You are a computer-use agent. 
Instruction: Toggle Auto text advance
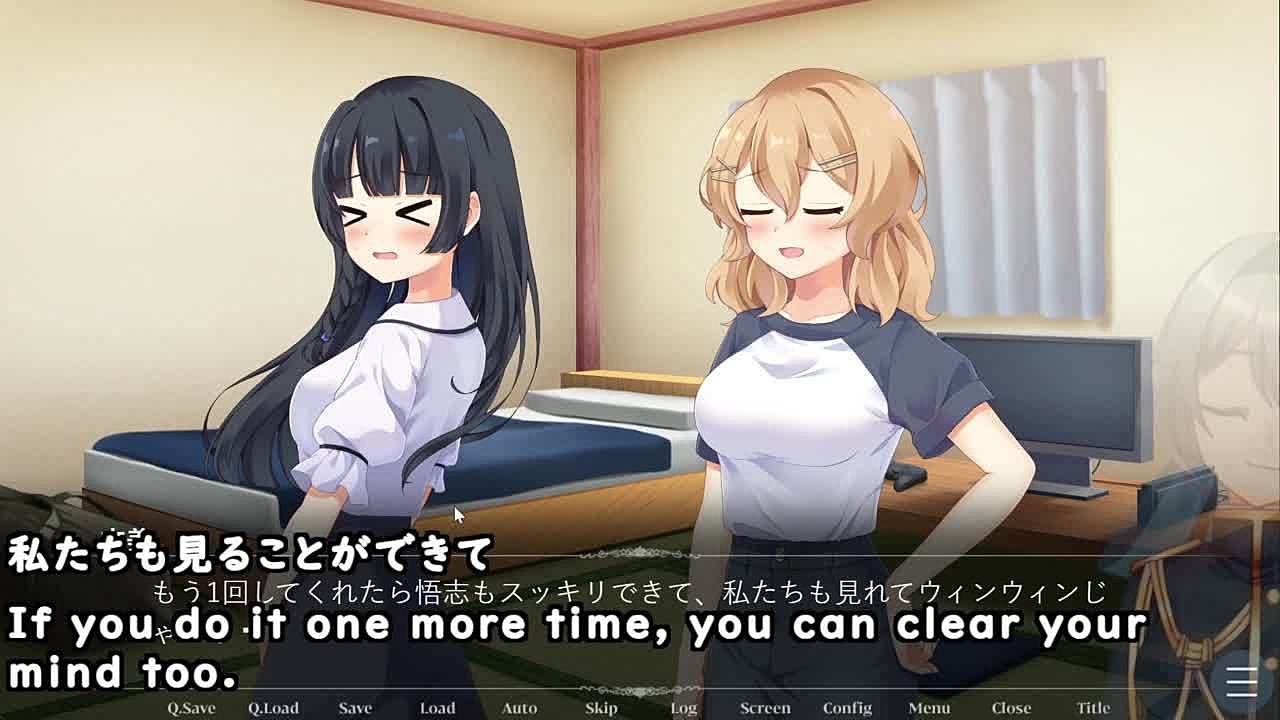coord(519,708)
